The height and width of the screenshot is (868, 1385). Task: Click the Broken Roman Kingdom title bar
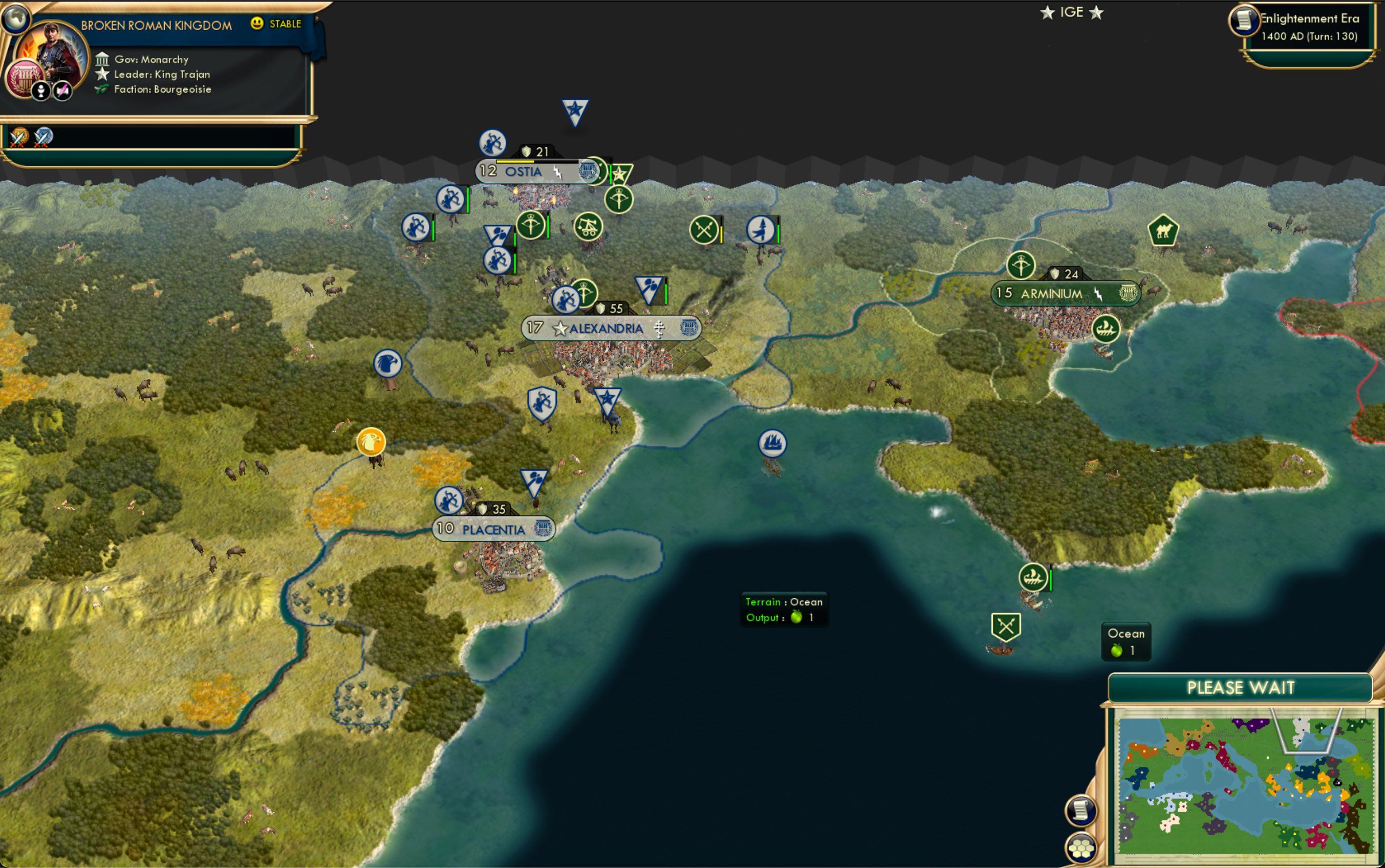click(x=156, y=24)
